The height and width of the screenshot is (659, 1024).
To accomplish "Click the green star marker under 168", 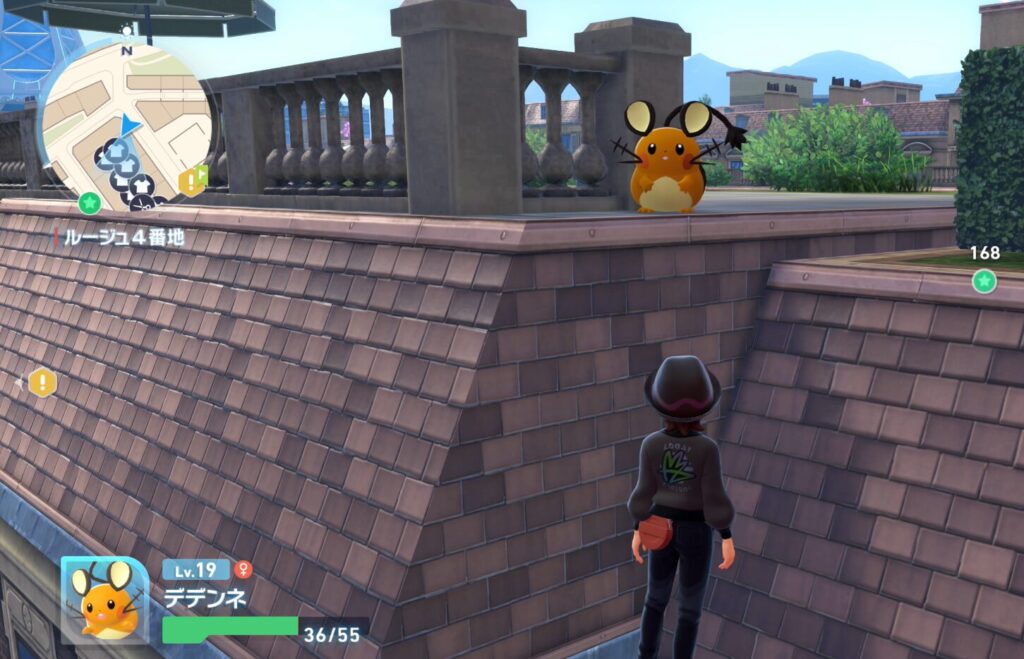I will click(x=984, y=281).
